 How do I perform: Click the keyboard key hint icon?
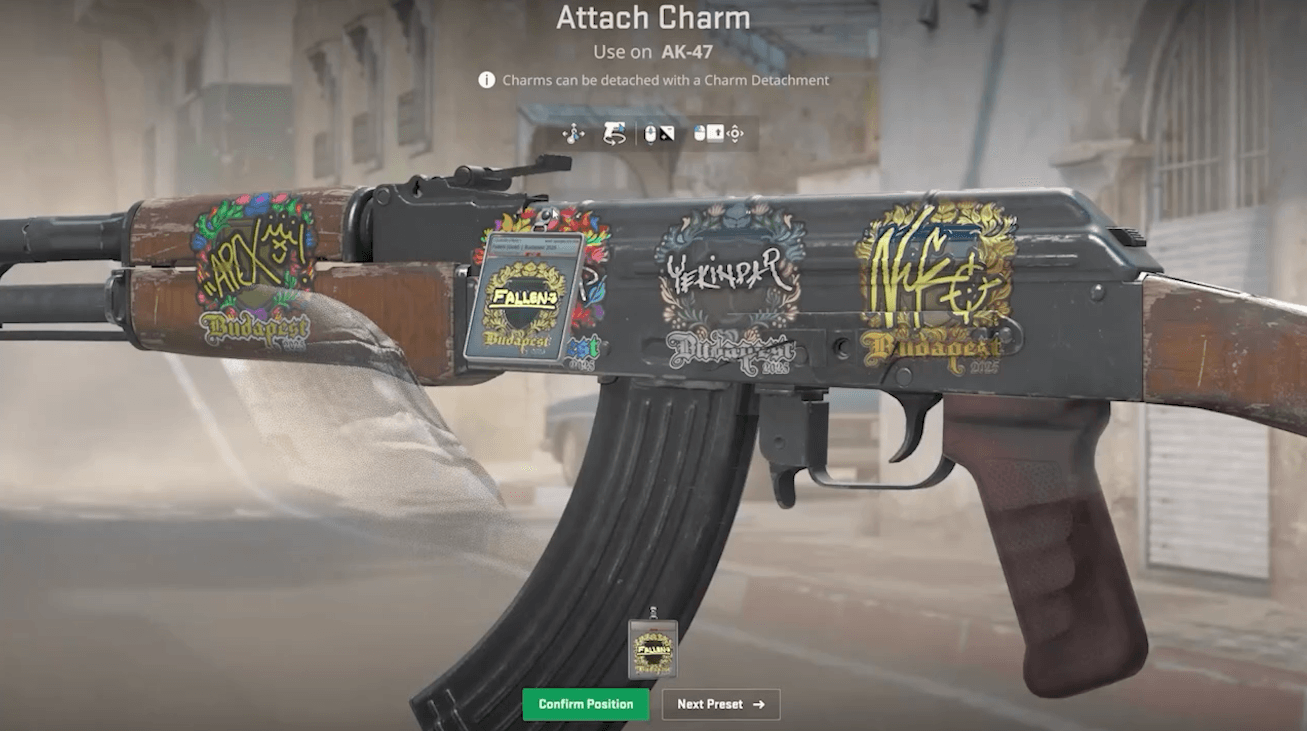[715, 133]
